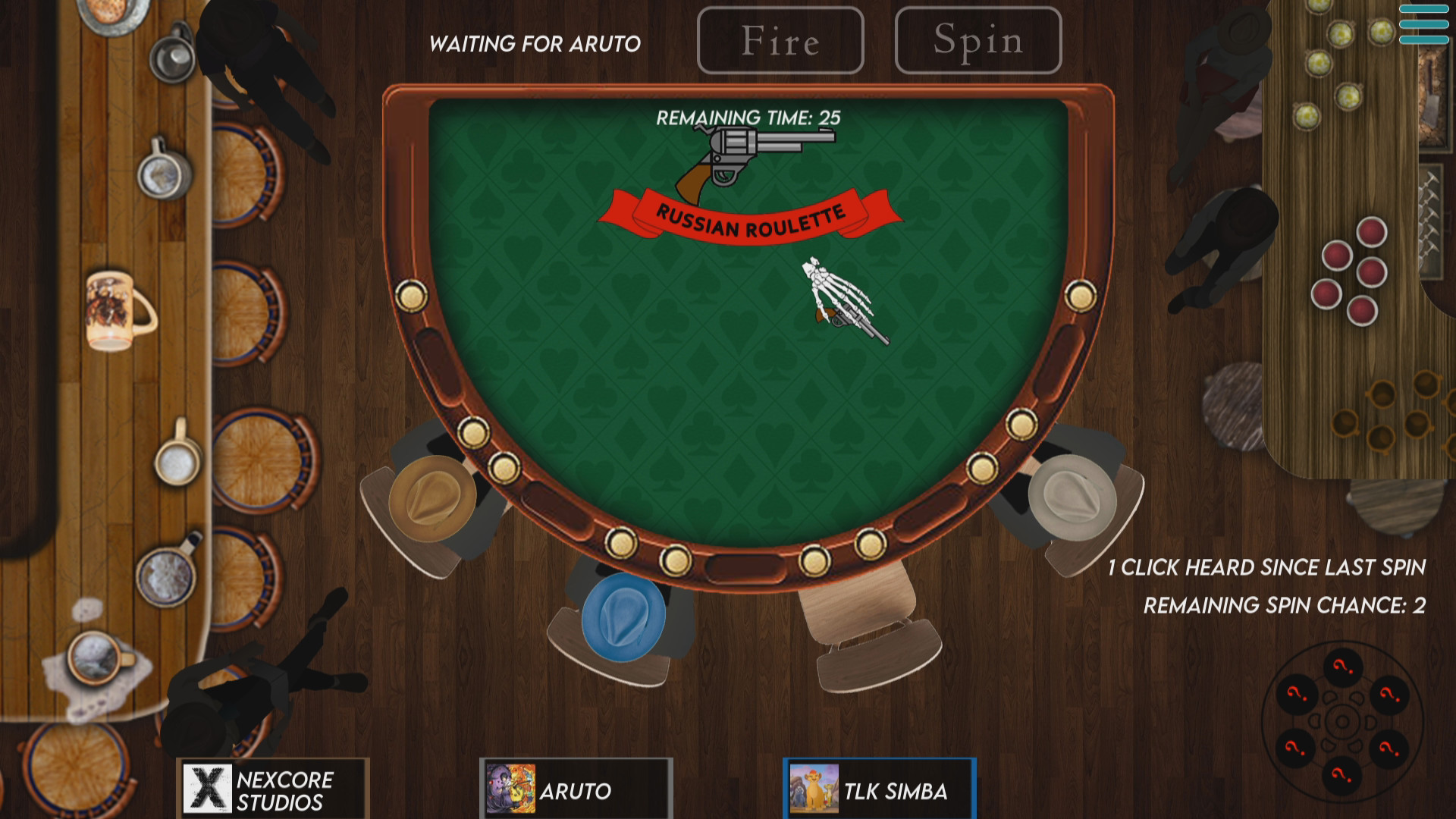Image resolution: width=1456 pixels, height=819 pixels.
Task: Select the TLK Simba player card
Action: click(x=879, y=789)
